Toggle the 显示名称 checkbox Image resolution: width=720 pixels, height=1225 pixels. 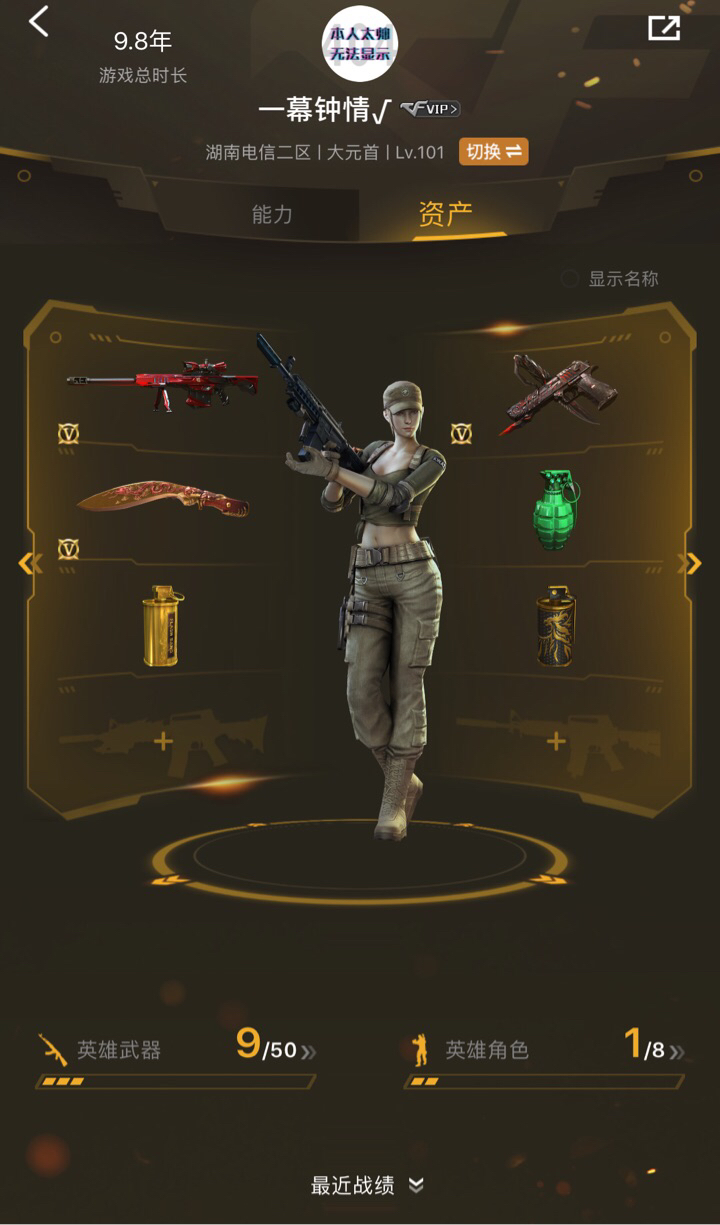pyautogui.click(x=570, y=279)
